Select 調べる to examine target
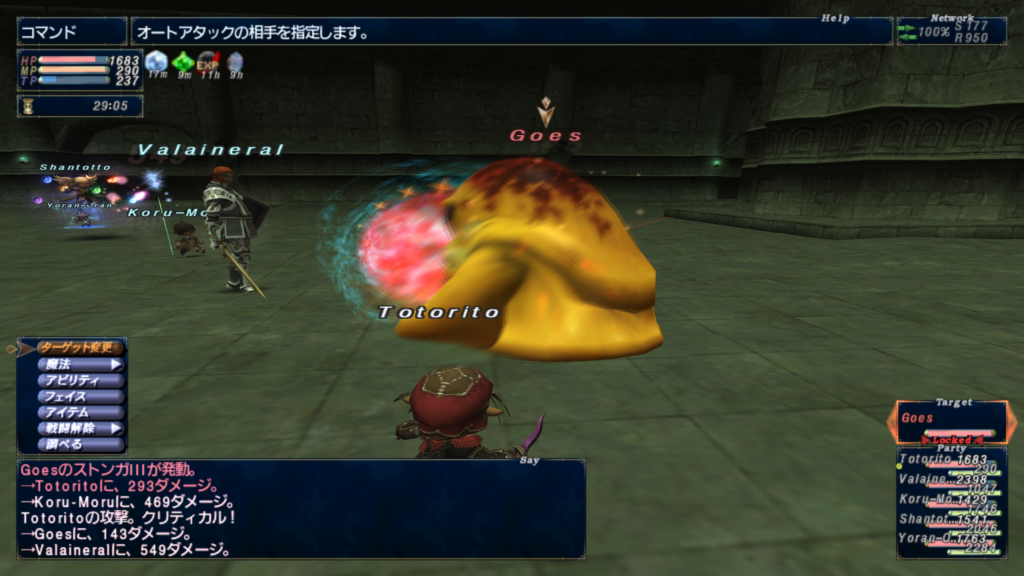1024x576 pixels. tap(80, 444)
